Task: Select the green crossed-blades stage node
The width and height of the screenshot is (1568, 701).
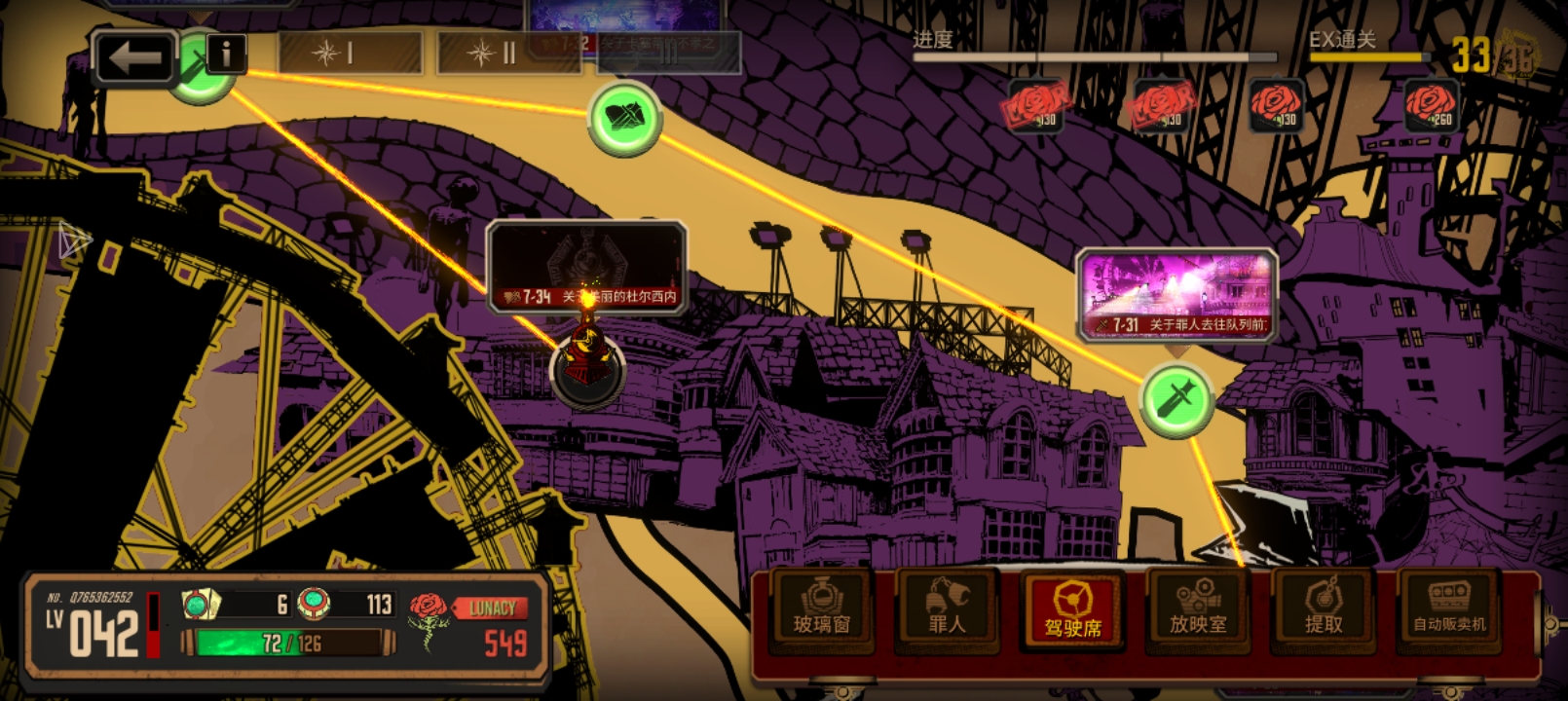Action: pyautogui.click(x=625, y=119)
